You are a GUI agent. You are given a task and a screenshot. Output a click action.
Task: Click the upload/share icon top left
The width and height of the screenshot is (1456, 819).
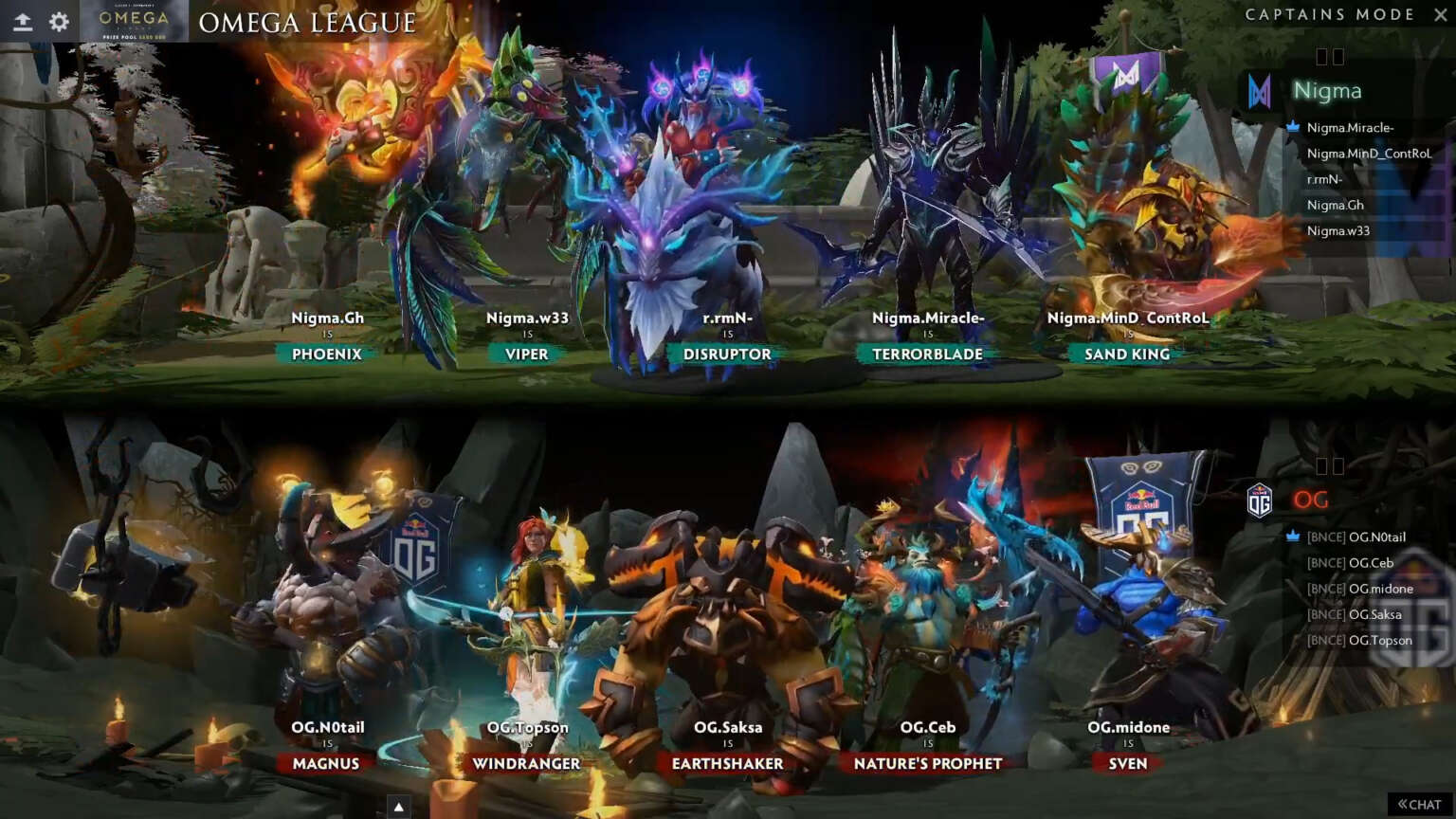(21, 21)
